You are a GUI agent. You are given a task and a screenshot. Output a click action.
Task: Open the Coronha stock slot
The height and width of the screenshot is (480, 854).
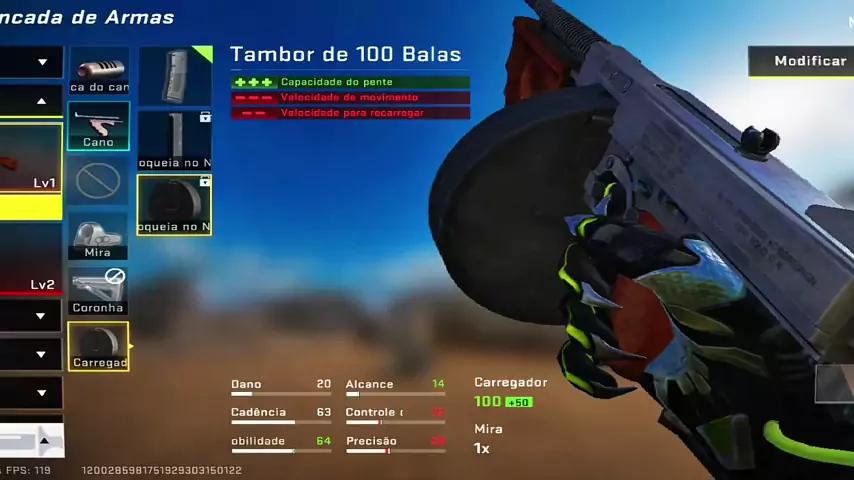(98, 291)
